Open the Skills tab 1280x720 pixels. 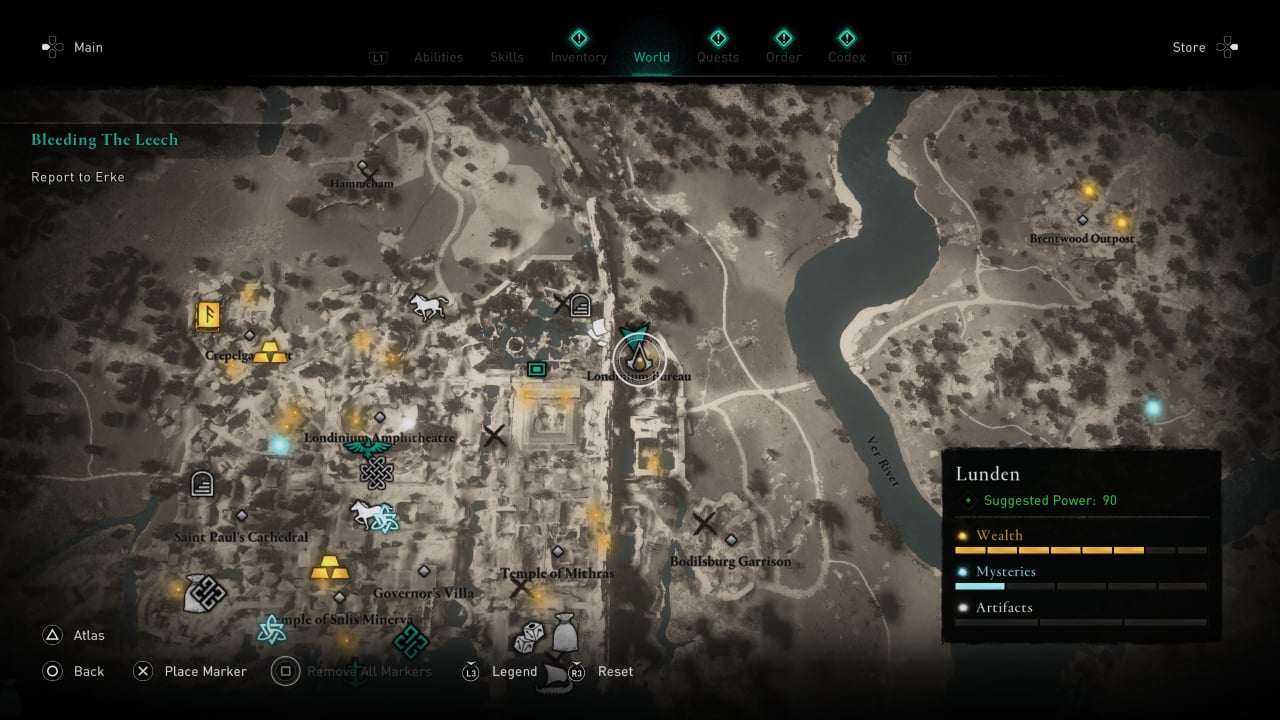pyautogui.click(x=507, y=57)
